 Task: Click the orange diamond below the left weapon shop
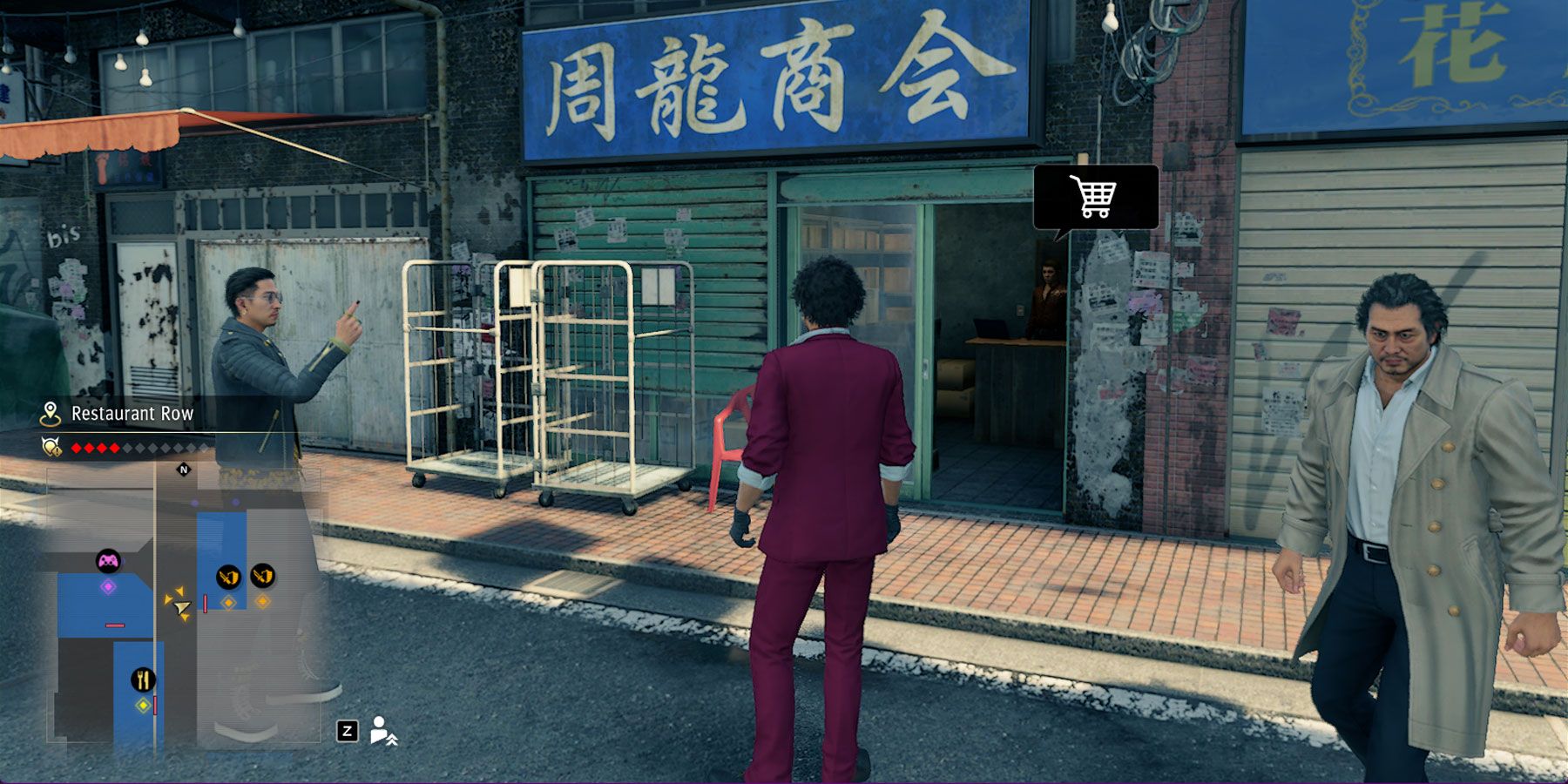tap(228, 603)
